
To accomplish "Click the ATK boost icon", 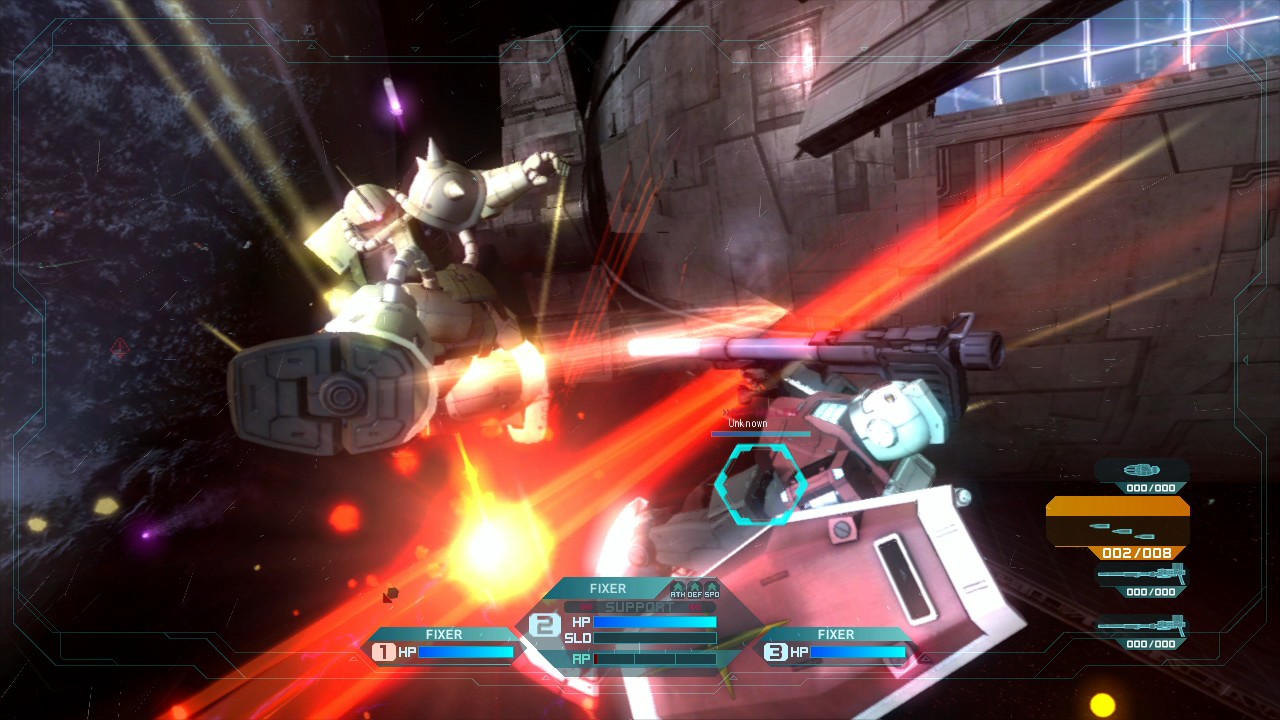I will pyautogui.click(x=678, y=590).
